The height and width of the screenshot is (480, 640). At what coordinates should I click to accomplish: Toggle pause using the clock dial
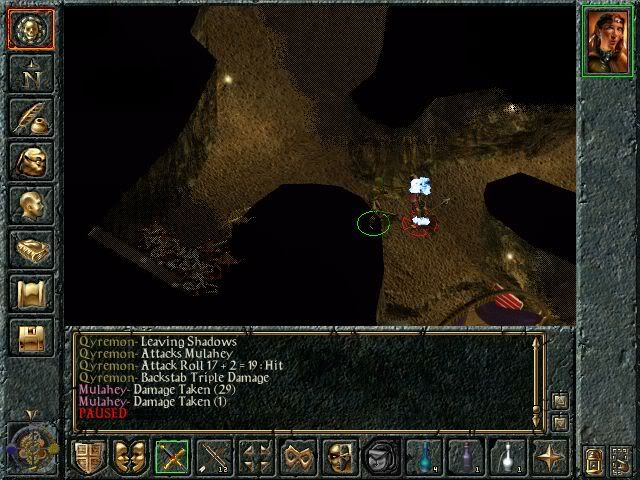pos(30,444)
